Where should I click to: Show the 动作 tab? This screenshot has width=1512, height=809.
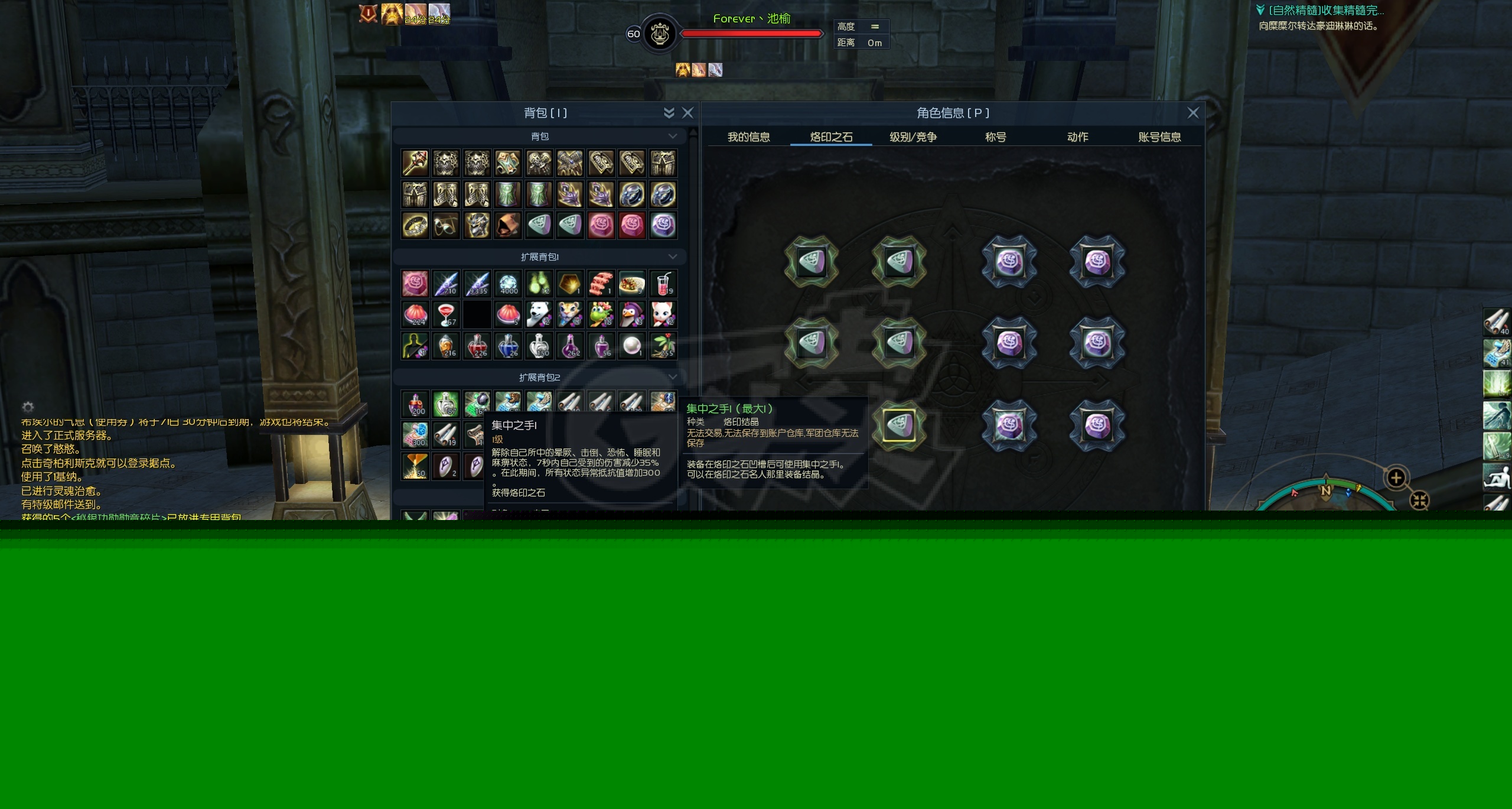(1077, 137)
